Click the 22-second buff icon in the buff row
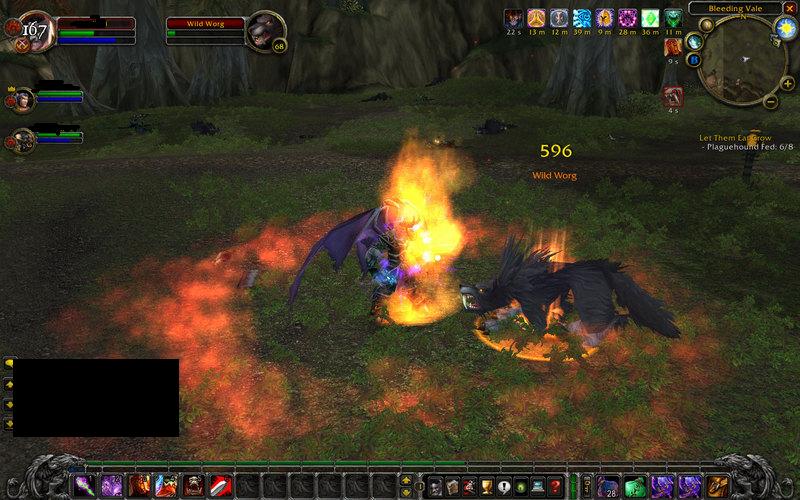 pos(513,17)
